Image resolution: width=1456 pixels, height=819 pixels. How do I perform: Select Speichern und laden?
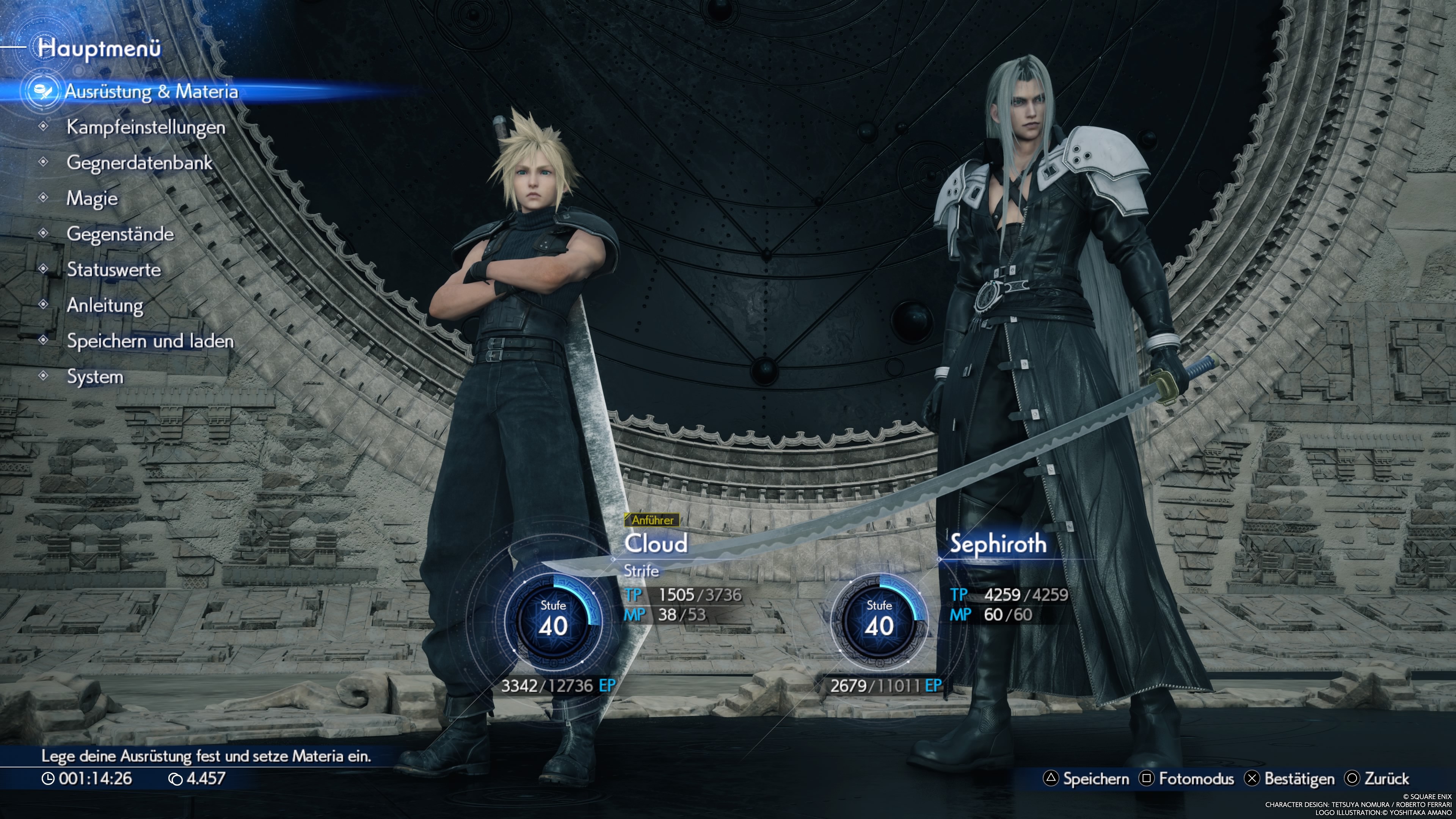coord(150,341)
